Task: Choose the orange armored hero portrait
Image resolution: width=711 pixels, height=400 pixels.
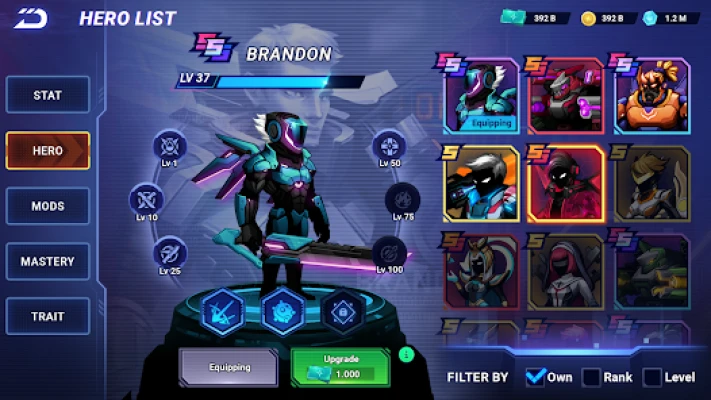Action: click(652, 96)
